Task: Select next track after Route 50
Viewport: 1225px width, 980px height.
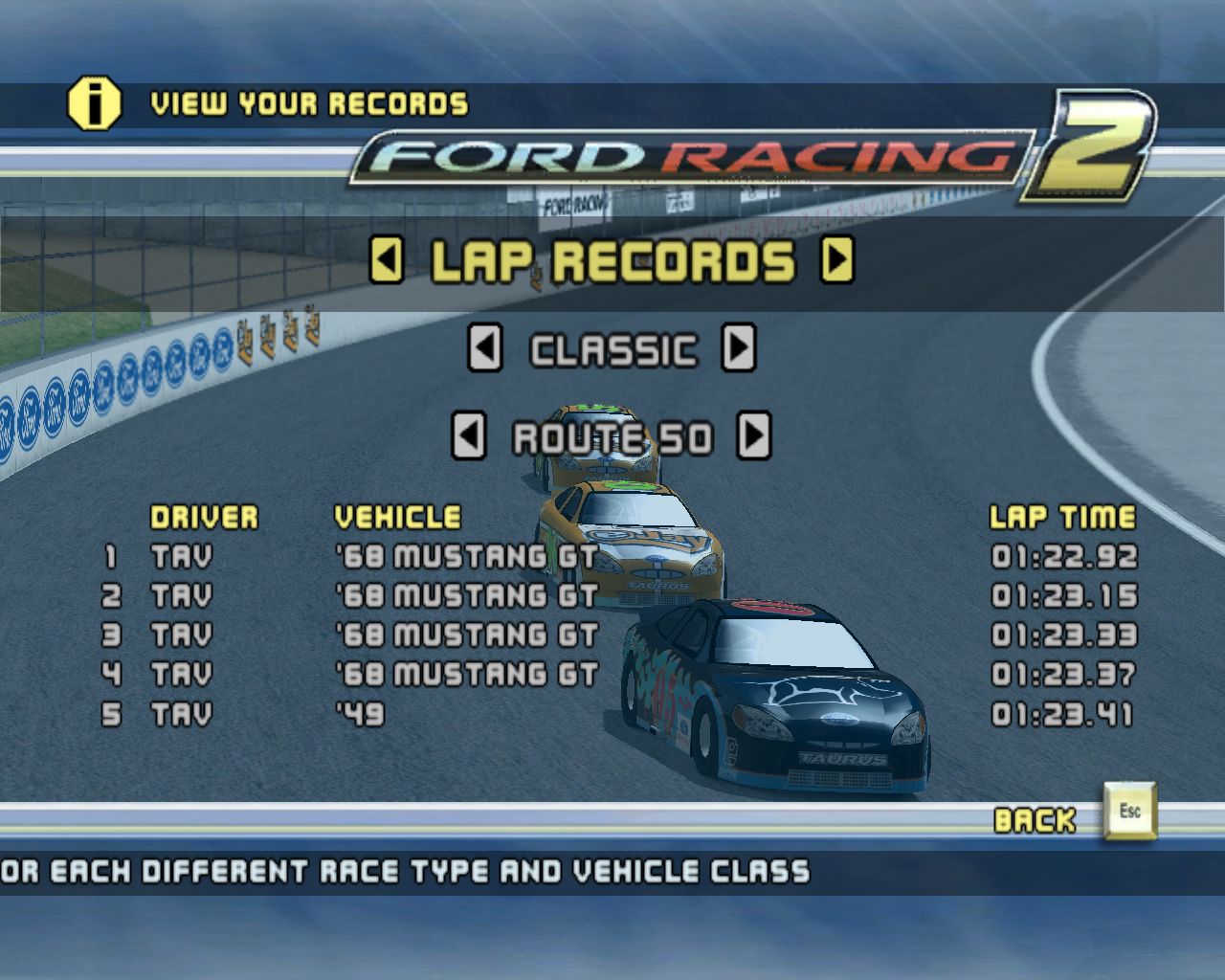Action: click(x=754, y=436)
